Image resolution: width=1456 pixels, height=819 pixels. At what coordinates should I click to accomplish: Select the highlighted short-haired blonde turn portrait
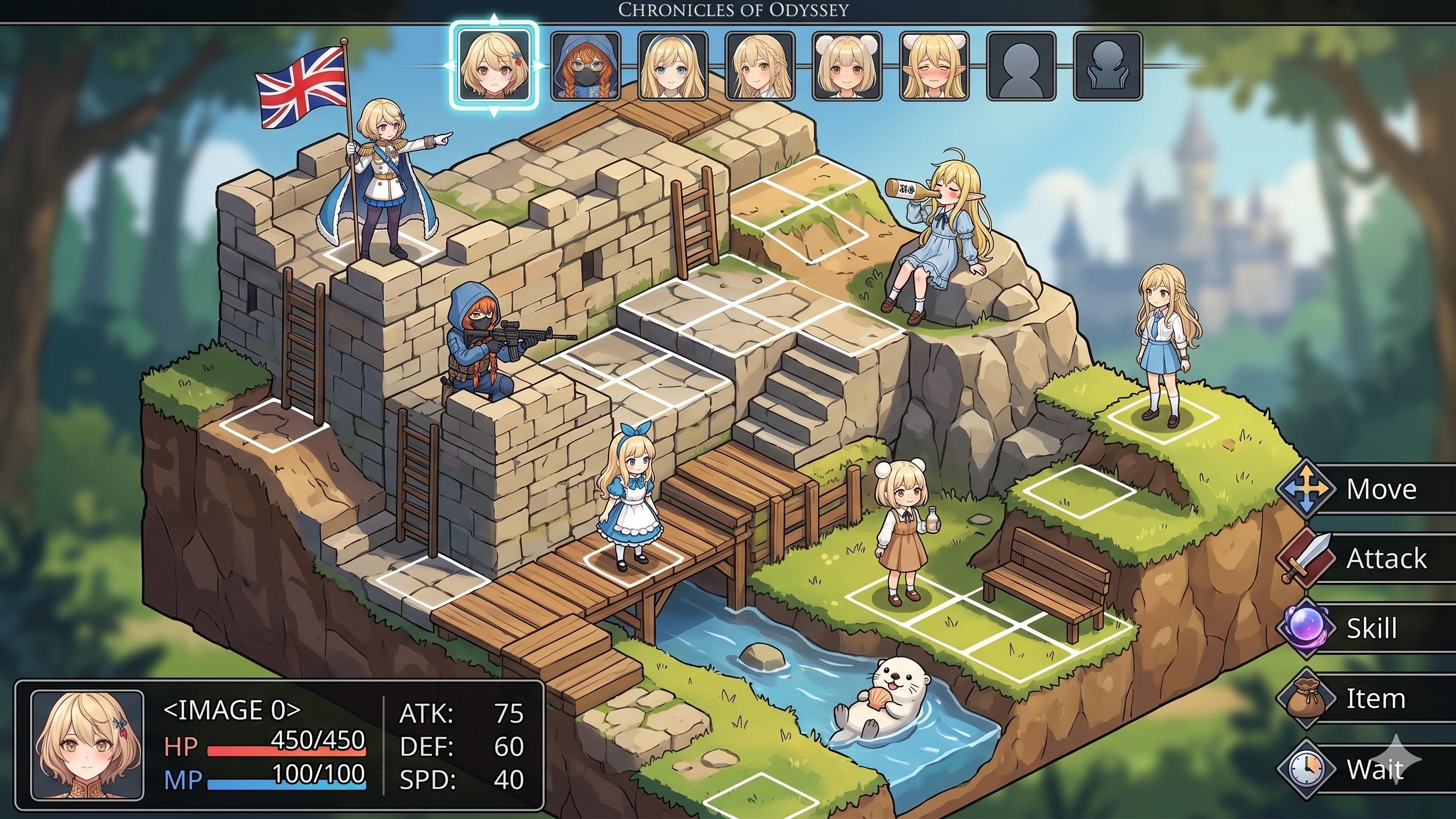click(x=494, y=66)
